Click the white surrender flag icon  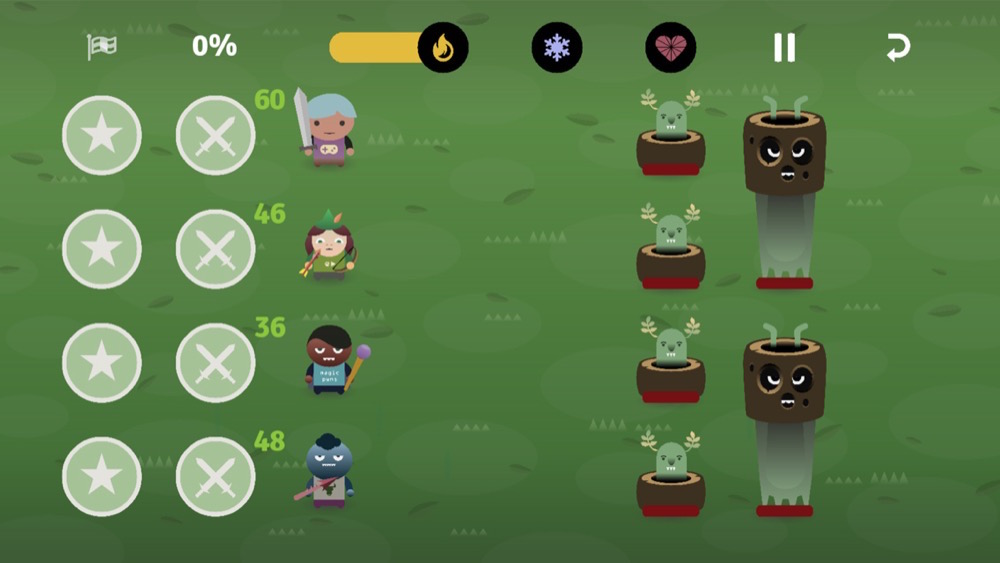pyautogui.click(x=101, y=46)
